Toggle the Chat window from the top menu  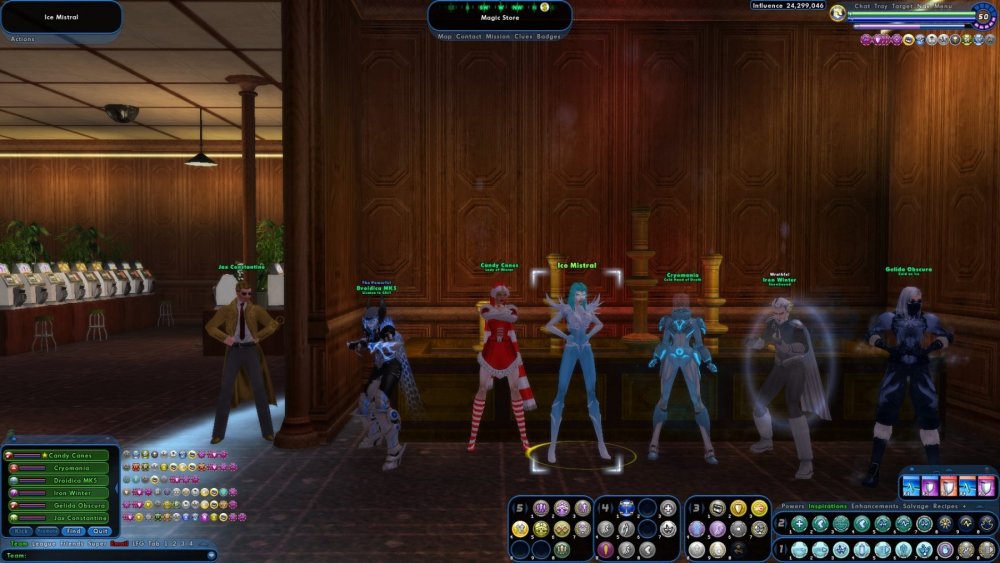(862, 6)
